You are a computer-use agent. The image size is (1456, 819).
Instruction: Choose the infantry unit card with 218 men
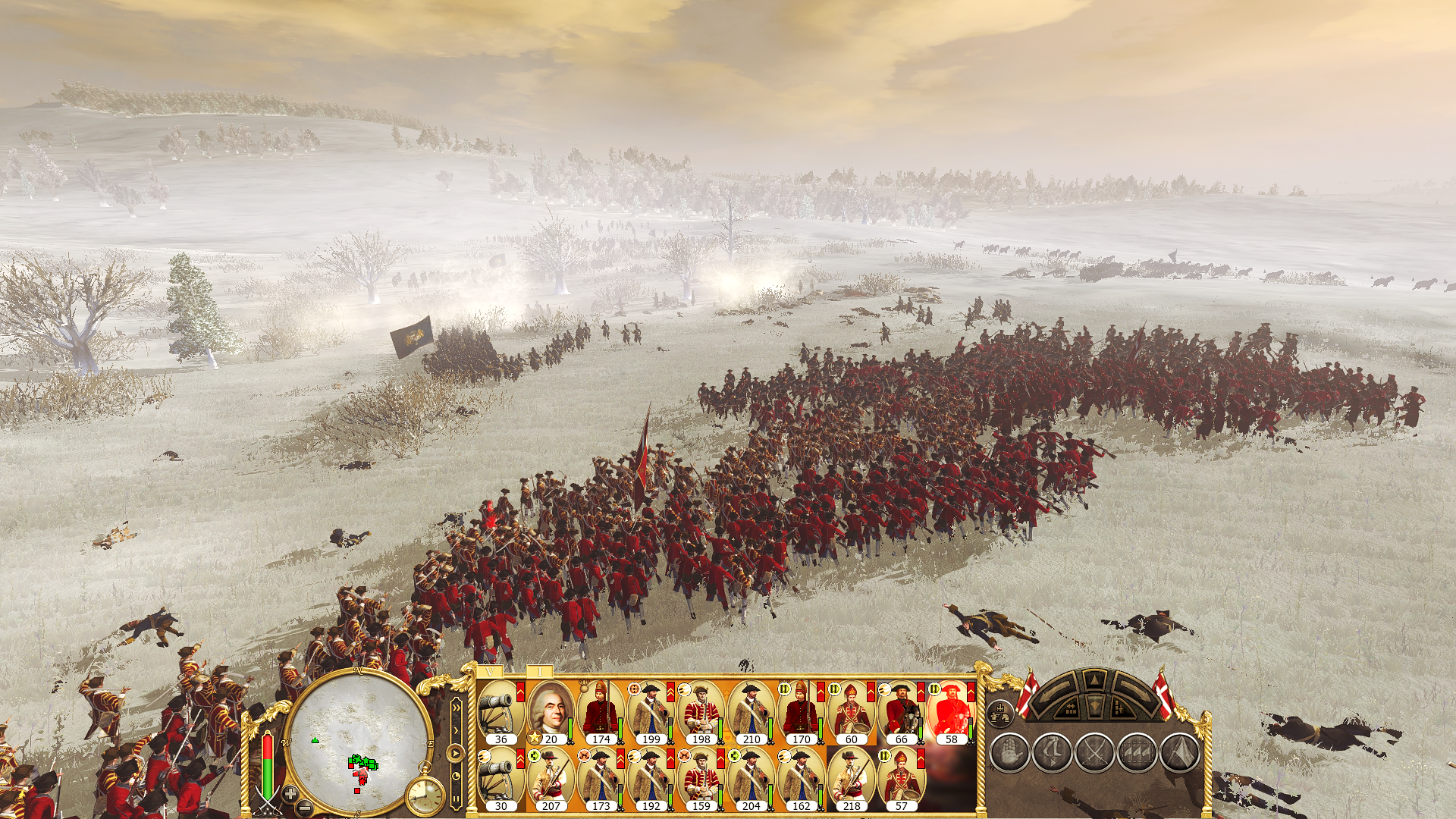(851, 780)
